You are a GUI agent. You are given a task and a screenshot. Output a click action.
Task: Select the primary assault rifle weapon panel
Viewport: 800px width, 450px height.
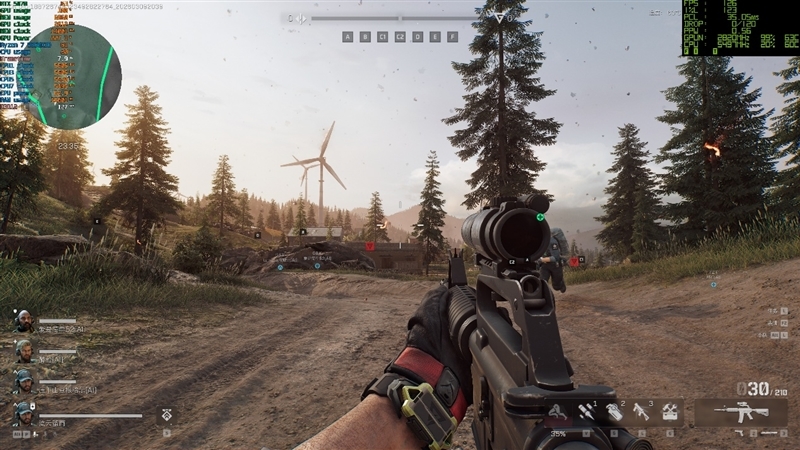pos(741,412)
